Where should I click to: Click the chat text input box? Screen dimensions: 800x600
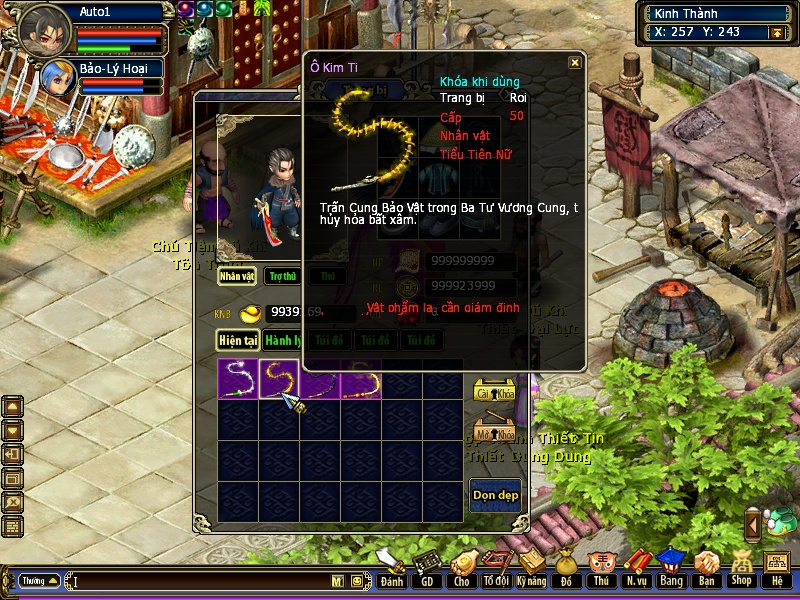[200, 580]
